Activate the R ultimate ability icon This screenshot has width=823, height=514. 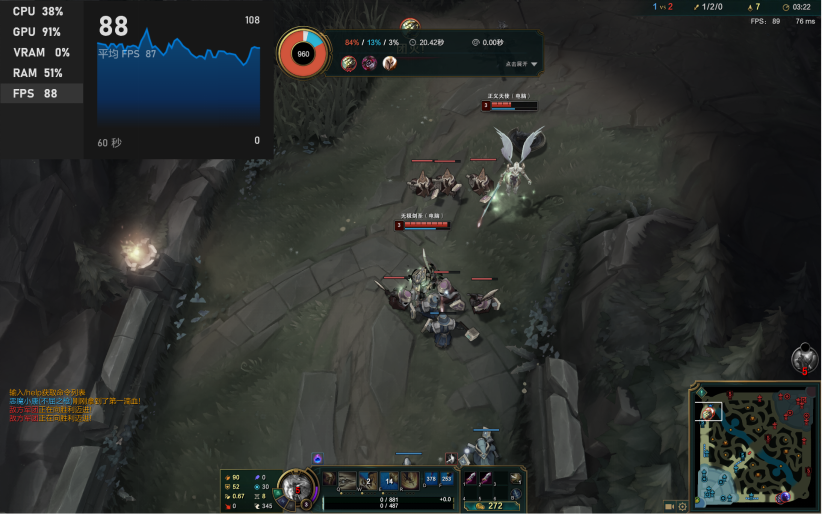tap(410, 480)
